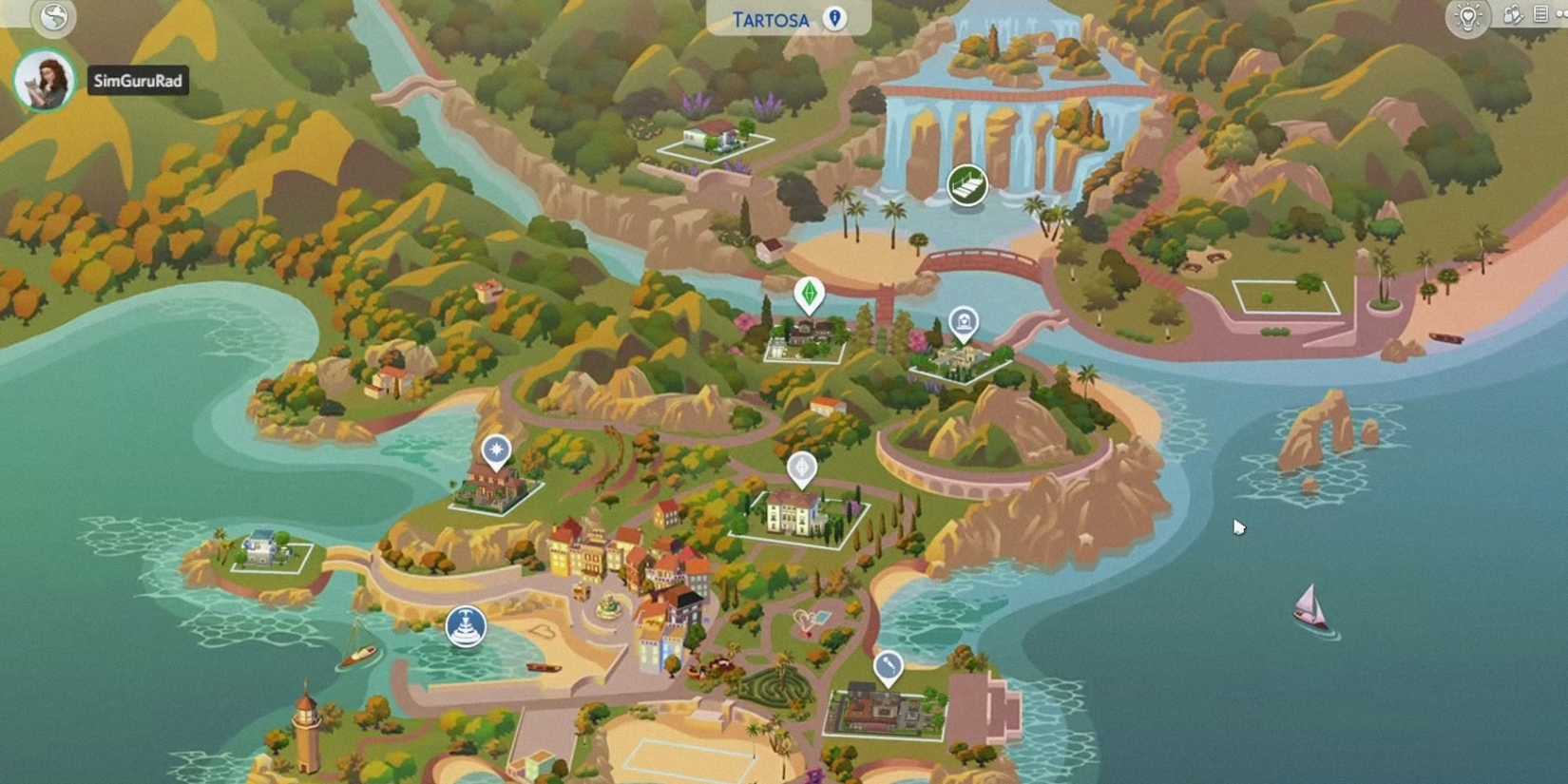Click the fountain landmark marker near the beach
1568x784 pixels.
(466, 627)
